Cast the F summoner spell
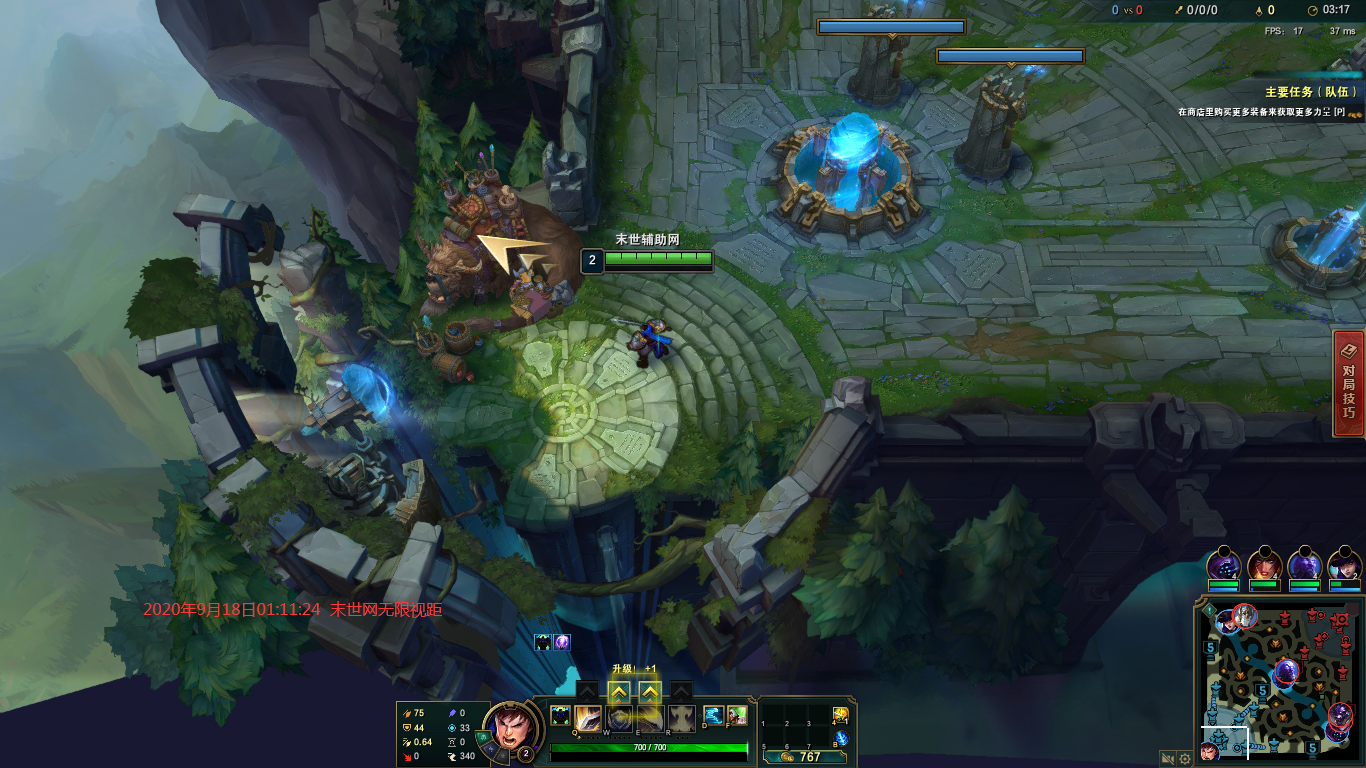1366x768 pixels. coord(737,716)
